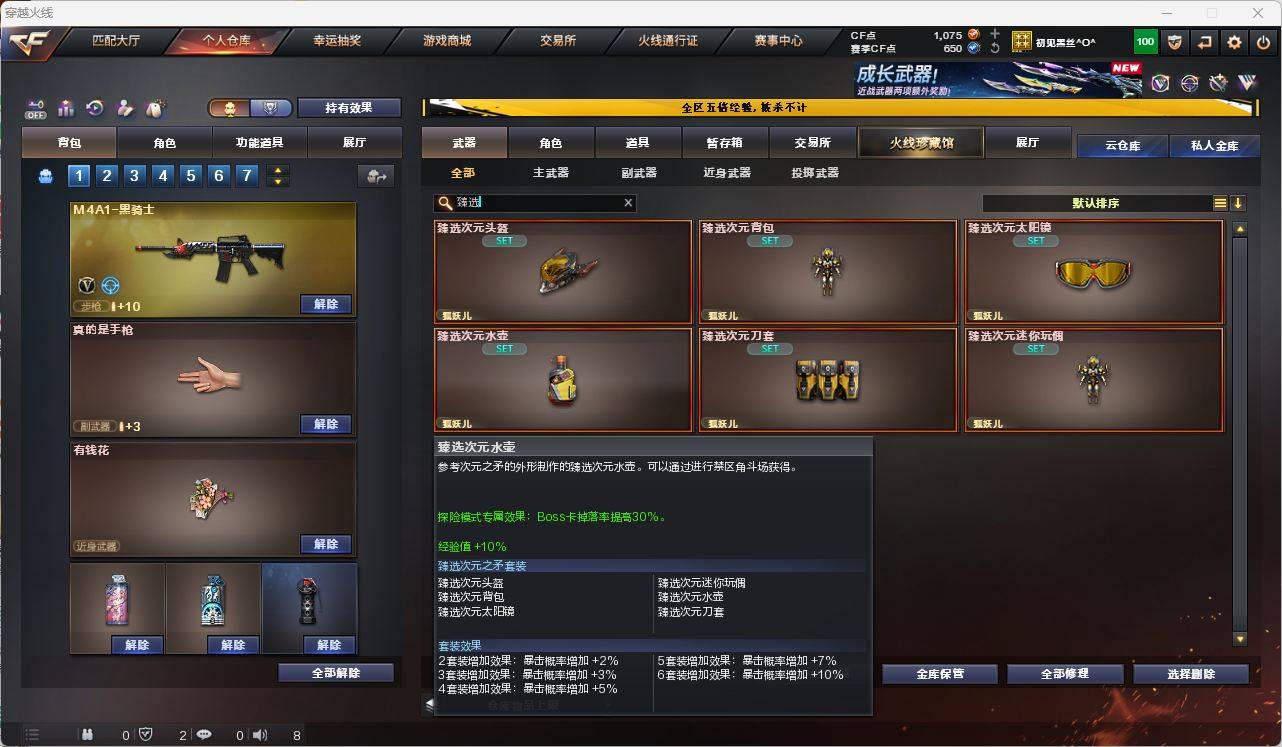The image size is (1282, 747).
Task: Click the settings gear icon at top right
Action: click(x=1233, y=41)
